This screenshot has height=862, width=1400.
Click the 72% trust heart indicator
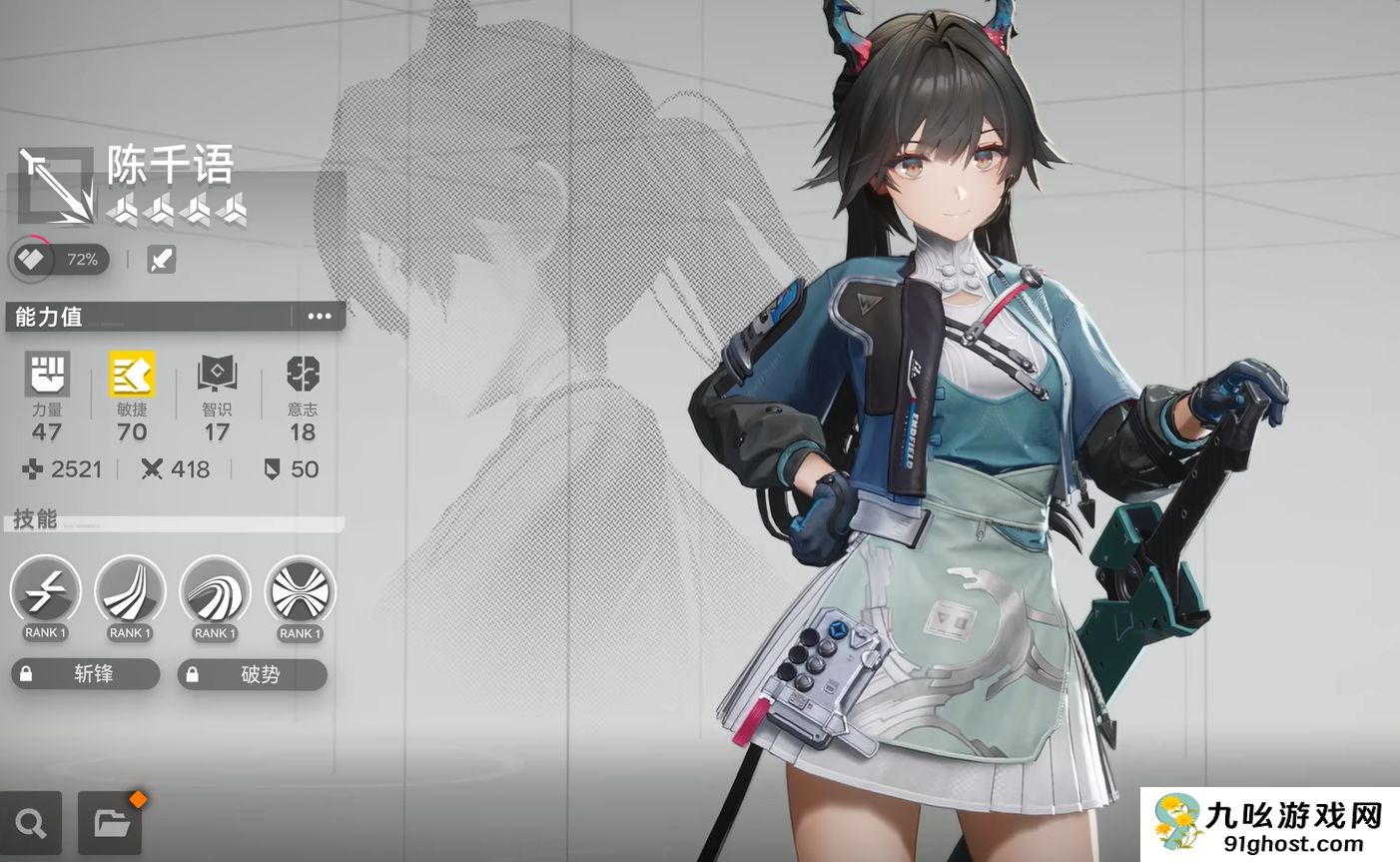[x=60, y=260]
